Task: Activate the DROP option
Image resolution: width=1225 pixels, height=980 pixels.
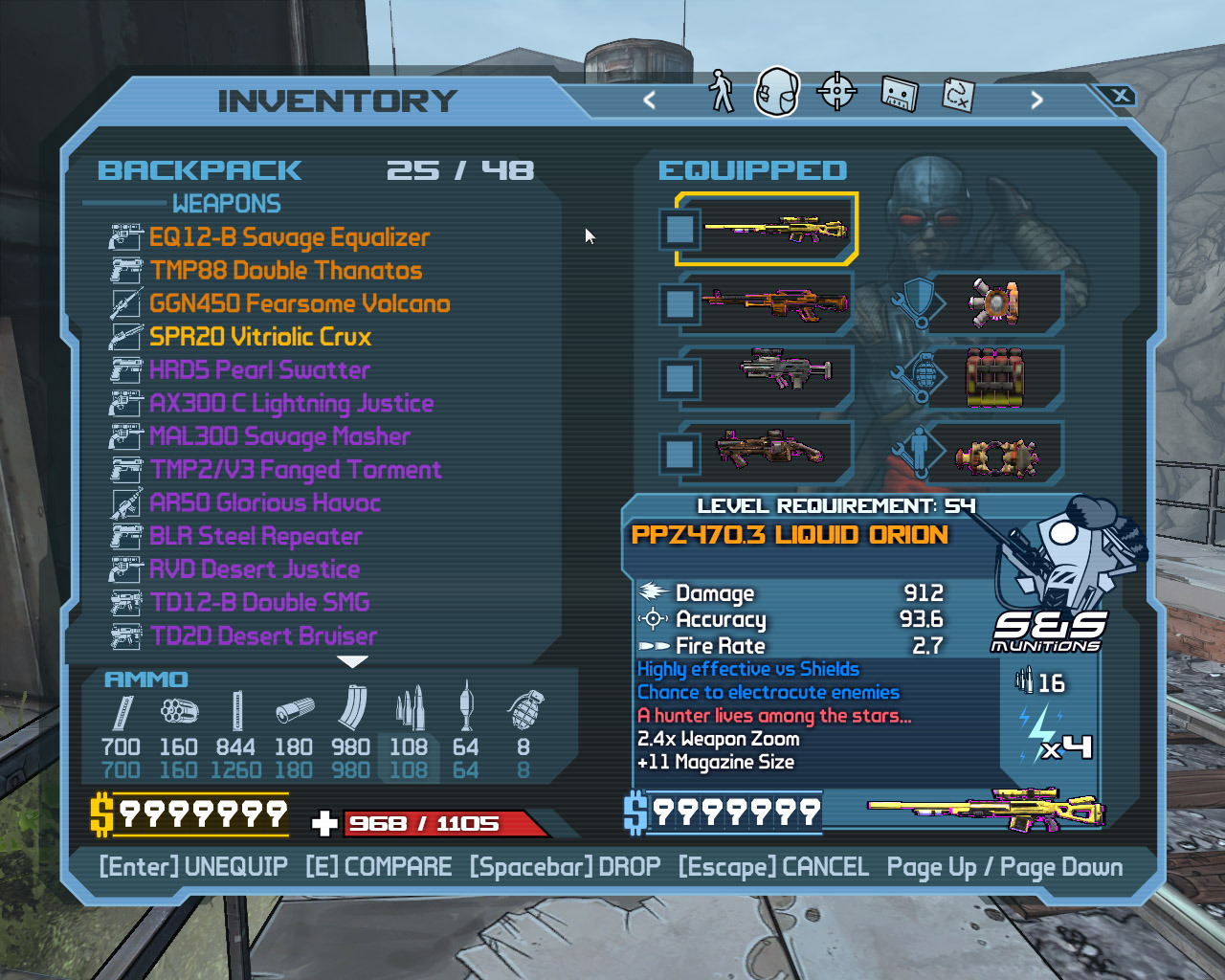Action: click(565, 867)
